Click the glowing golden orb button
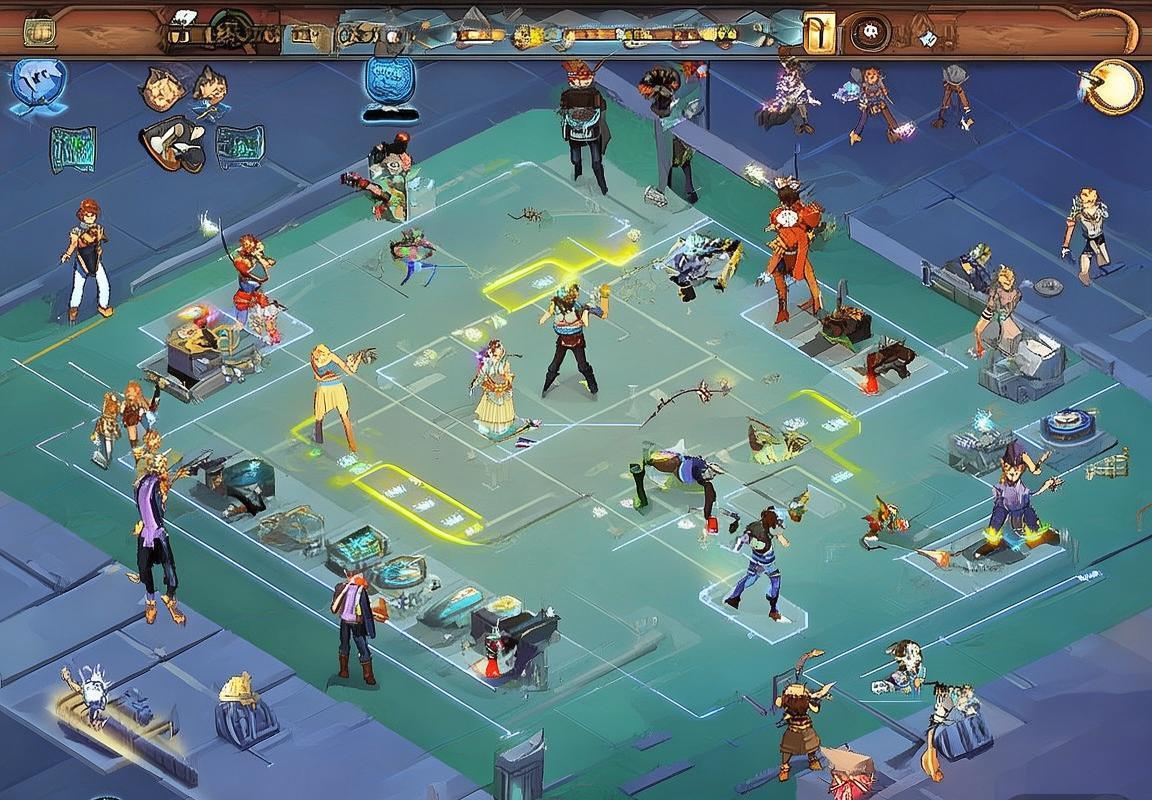Screen dimensions: 1152x800 (1116, 87)
